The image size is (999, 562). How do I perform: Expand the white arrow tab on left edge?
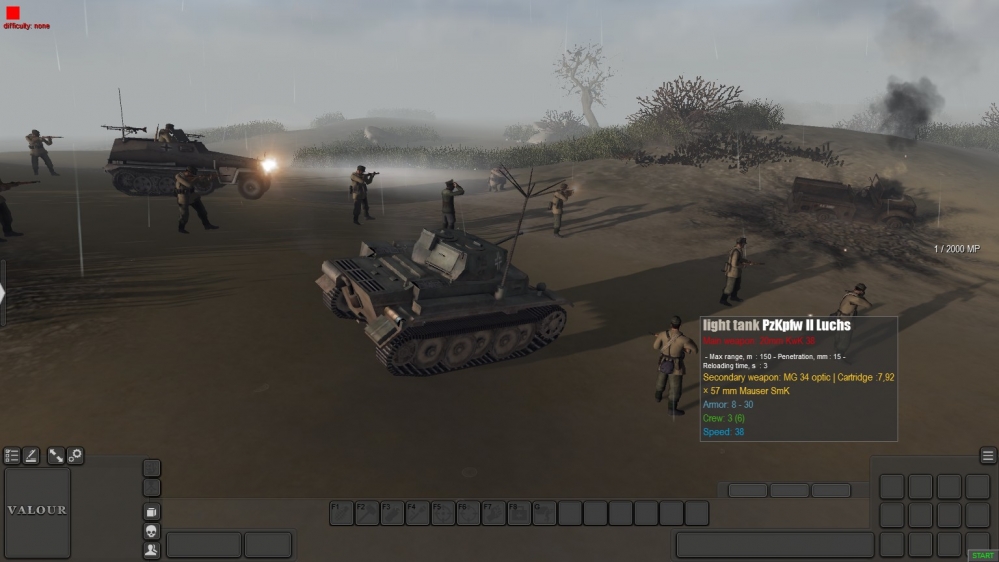3,293
